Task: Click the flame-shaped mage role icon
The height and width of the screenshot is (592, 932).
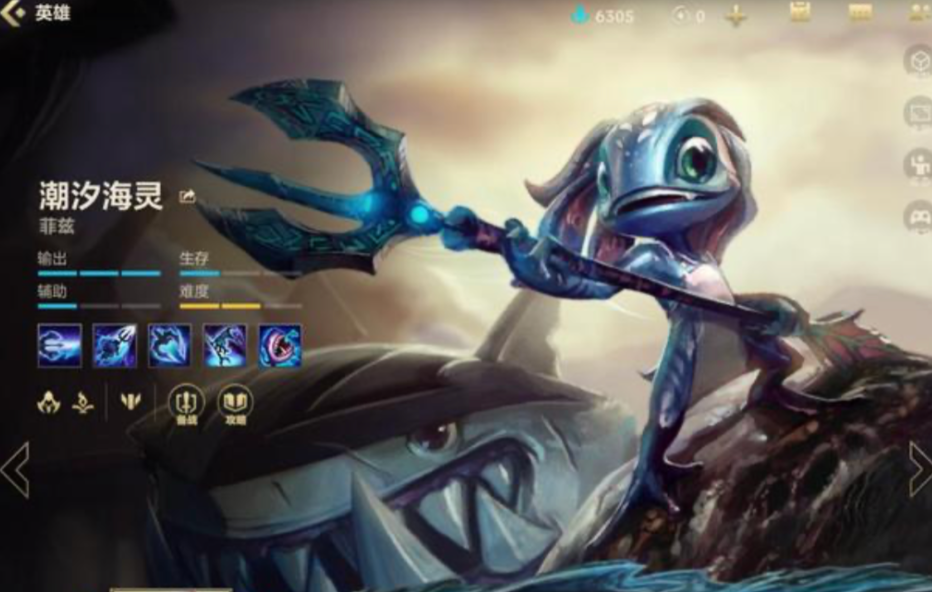Action: pyautogui.click(x=84, y=402)
